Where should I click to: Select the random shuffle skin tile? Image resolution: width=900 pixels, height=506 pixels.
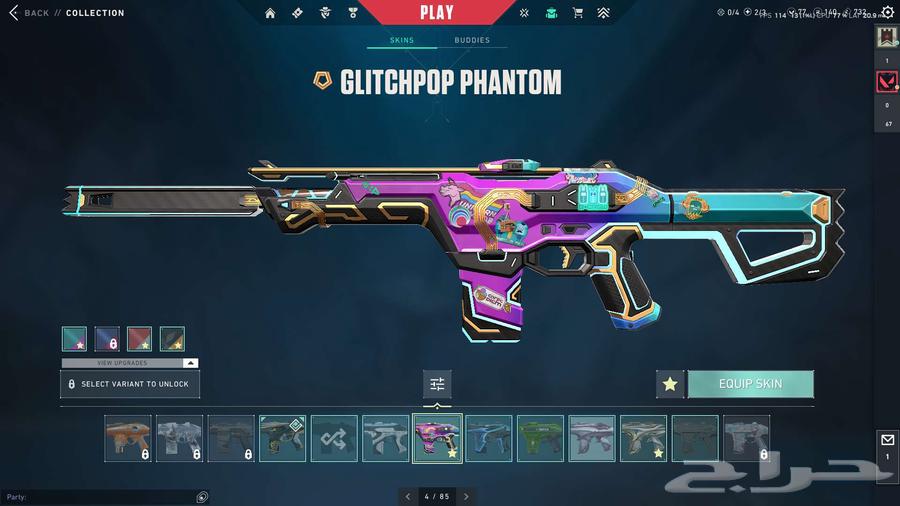click(x=334, y=438)
